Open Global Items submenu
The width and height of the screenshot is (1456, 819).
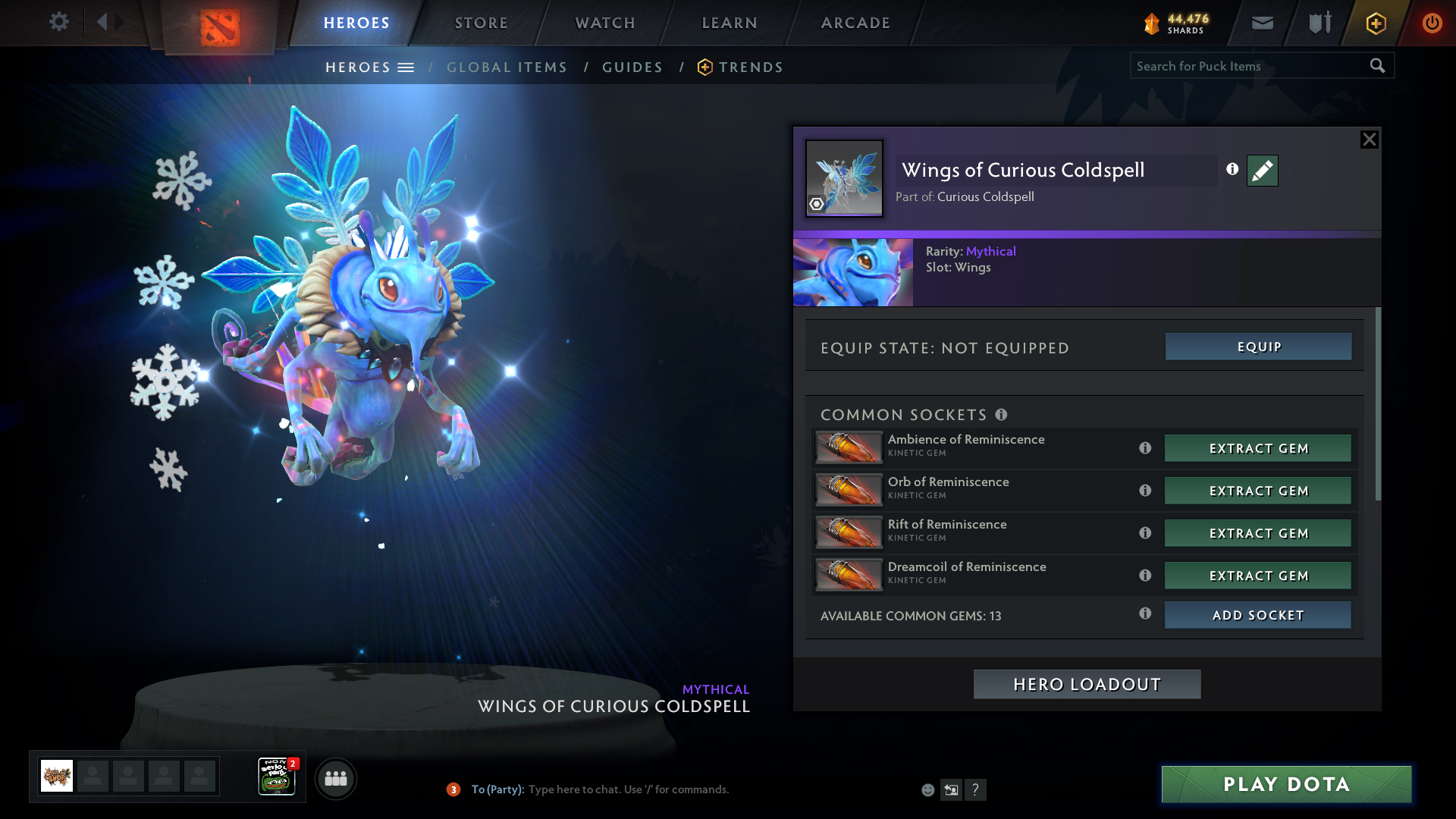coord(507,67)
